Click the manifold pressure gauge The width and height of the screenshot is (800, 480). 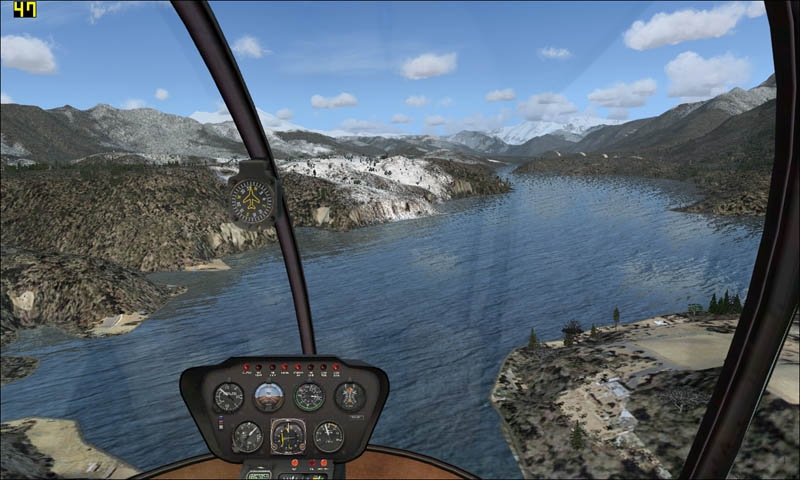[328, 436]
